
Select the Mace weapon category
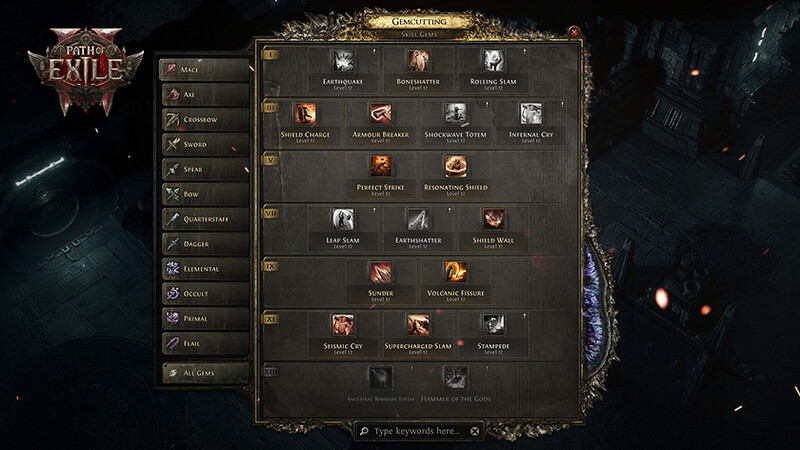pyautogui.click(x=206, y=70)
